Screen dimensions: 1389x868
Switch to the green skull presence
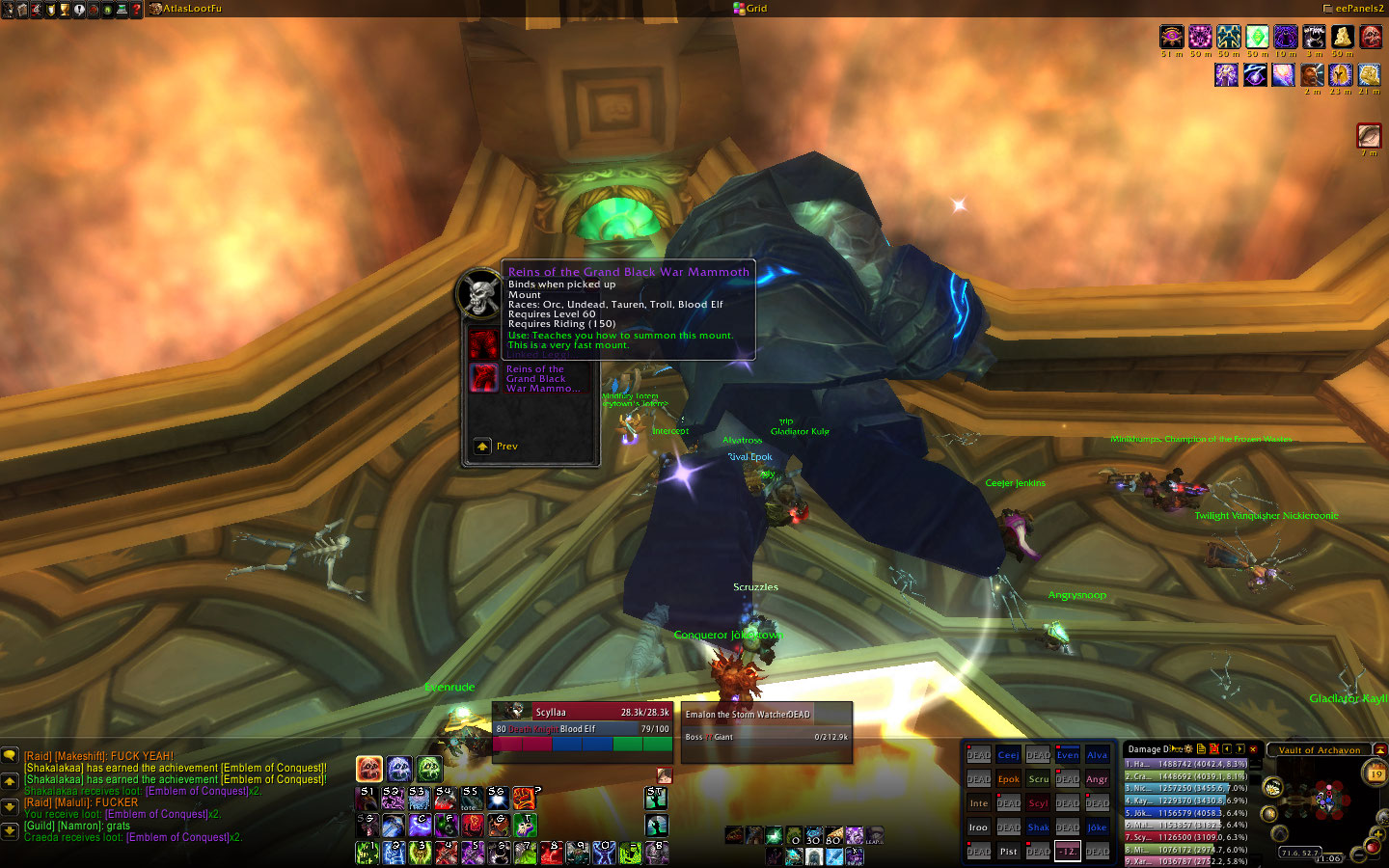point(429,769)
